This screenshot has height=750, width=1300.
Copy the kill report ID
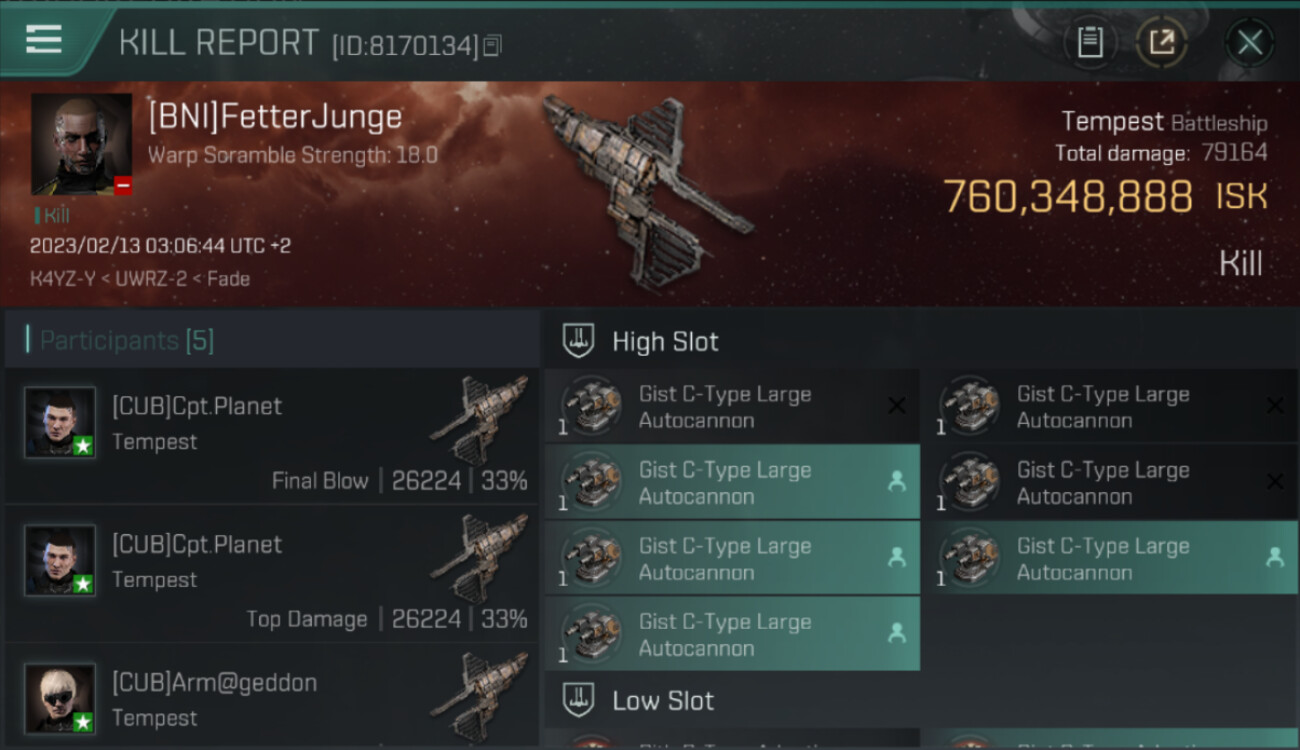coord(492,45)
